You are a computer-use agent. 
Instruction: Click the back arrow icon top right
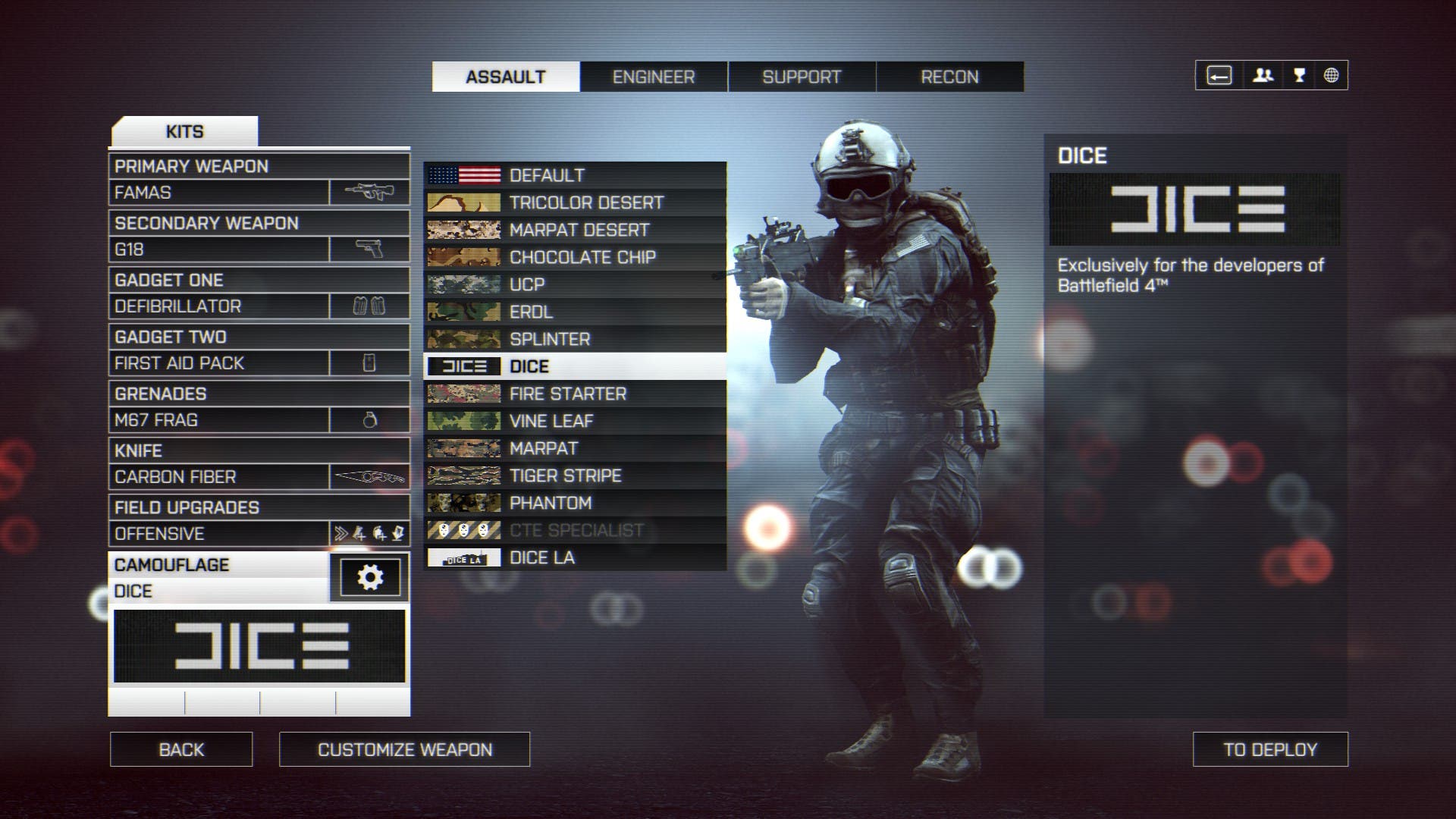pyautogui.click(x=1219, y=75)
